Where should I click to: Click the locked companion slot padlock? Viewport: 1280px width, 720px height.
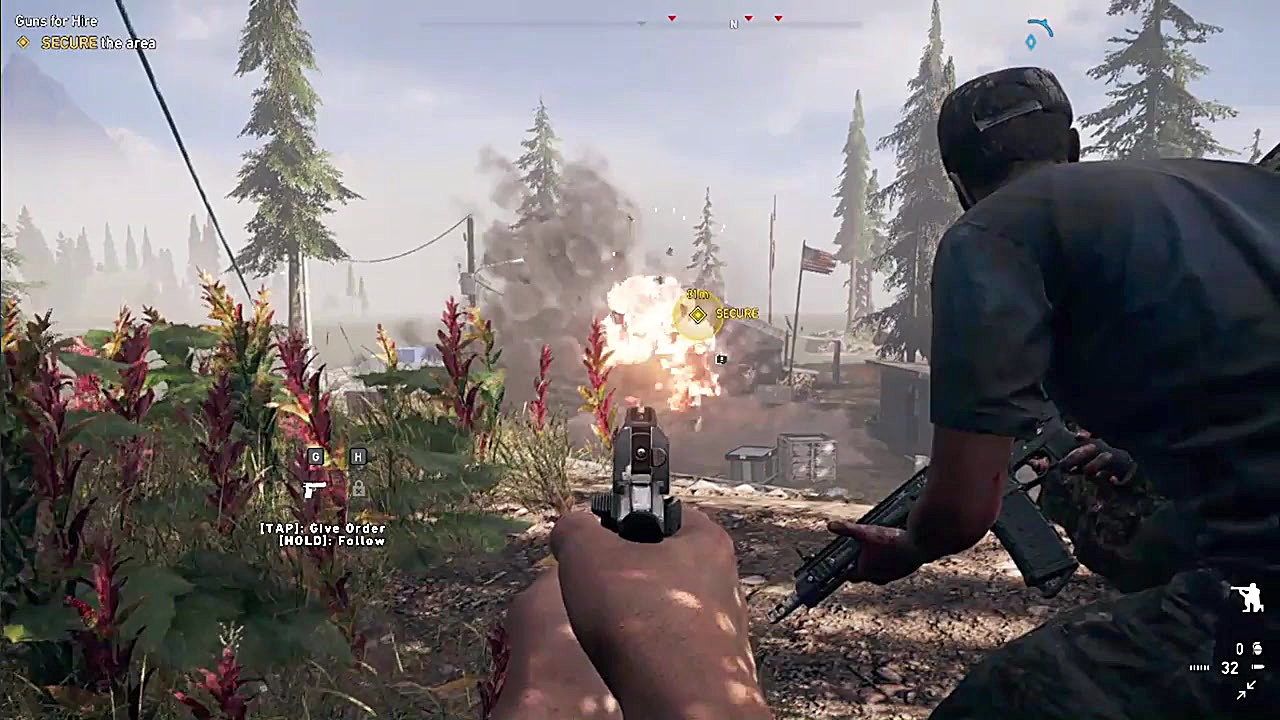(358, 489)
